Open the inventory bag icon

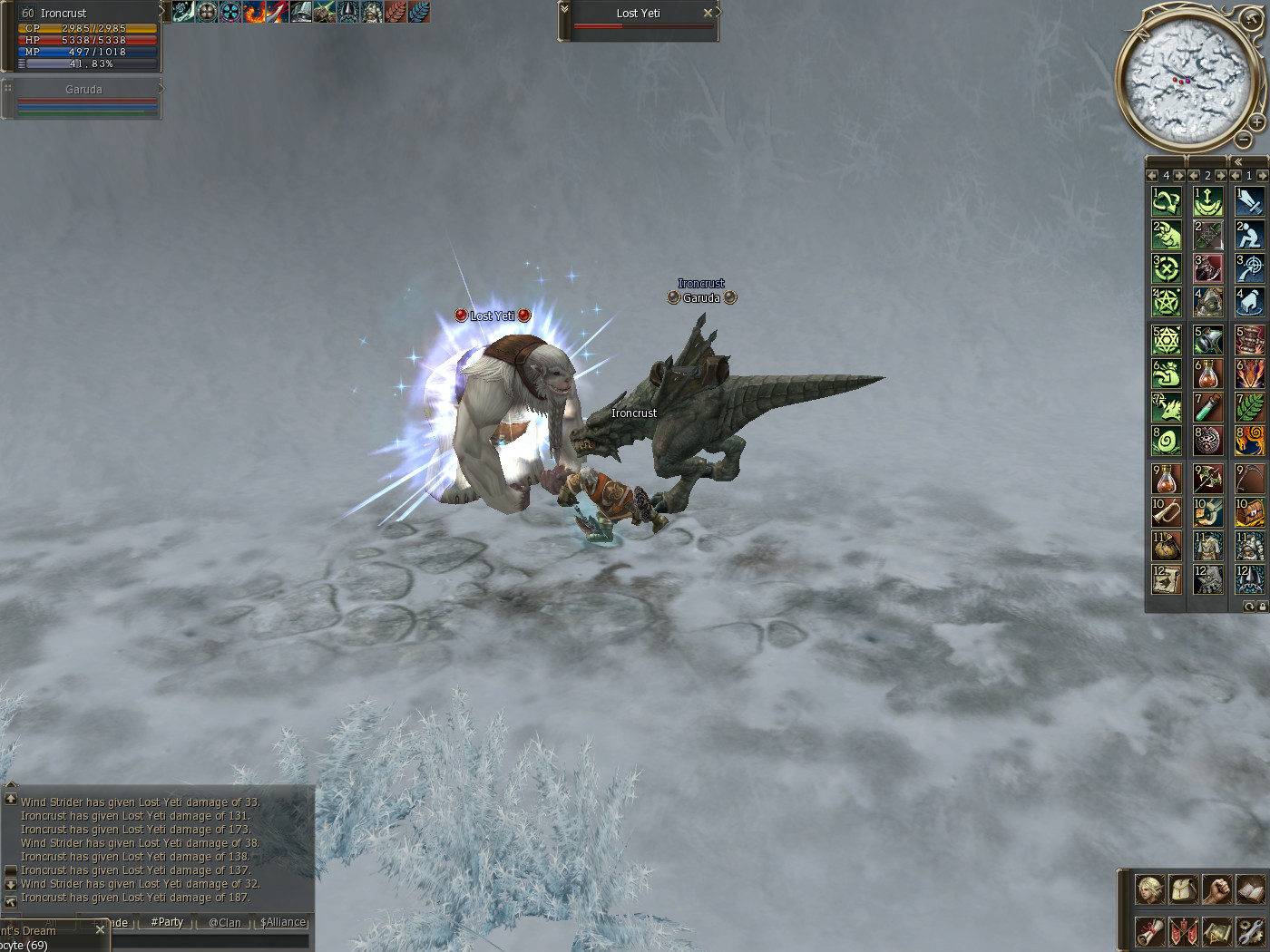[x=1183, y=889]
